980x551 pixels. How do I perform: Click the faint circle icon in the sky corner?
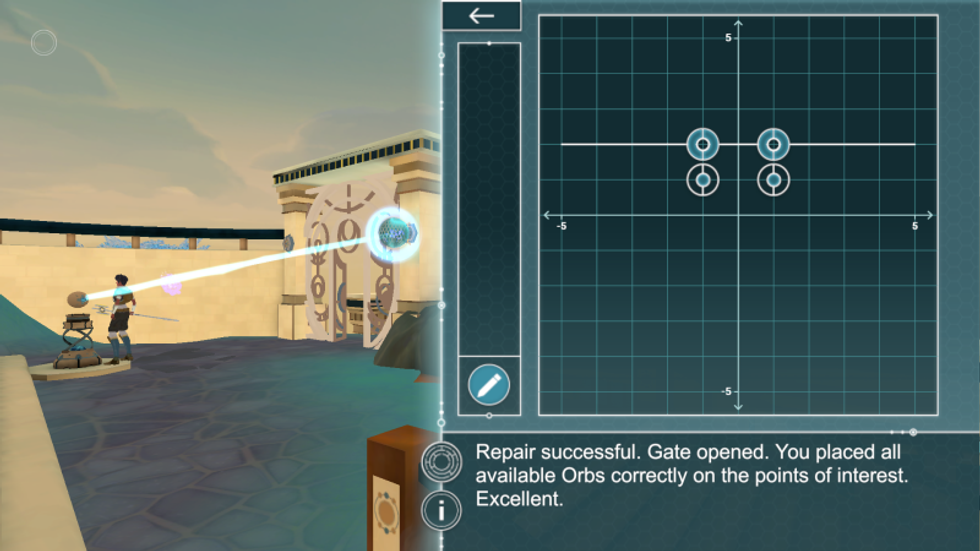click(44, 42)
